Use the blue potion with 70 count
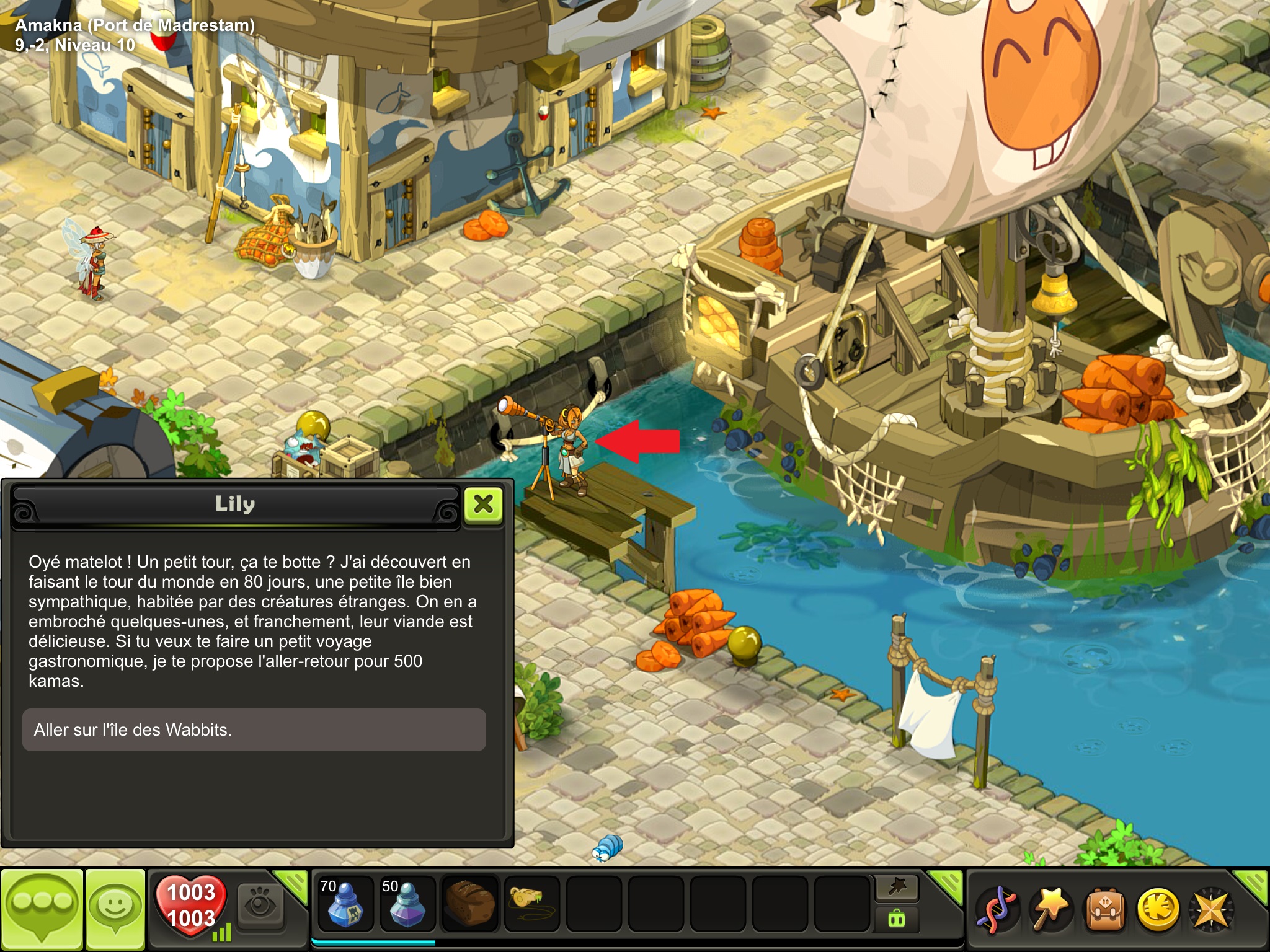The width and height of the screenshot is (1270, 952). 345,904
